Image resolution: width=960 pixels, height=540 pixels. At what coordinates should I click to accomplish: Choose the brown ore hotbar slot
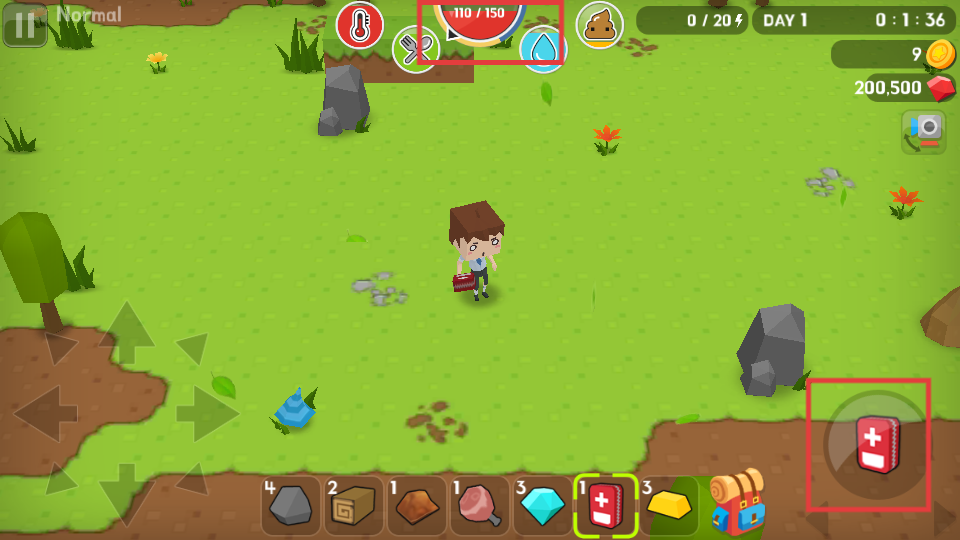coord(417,505)
